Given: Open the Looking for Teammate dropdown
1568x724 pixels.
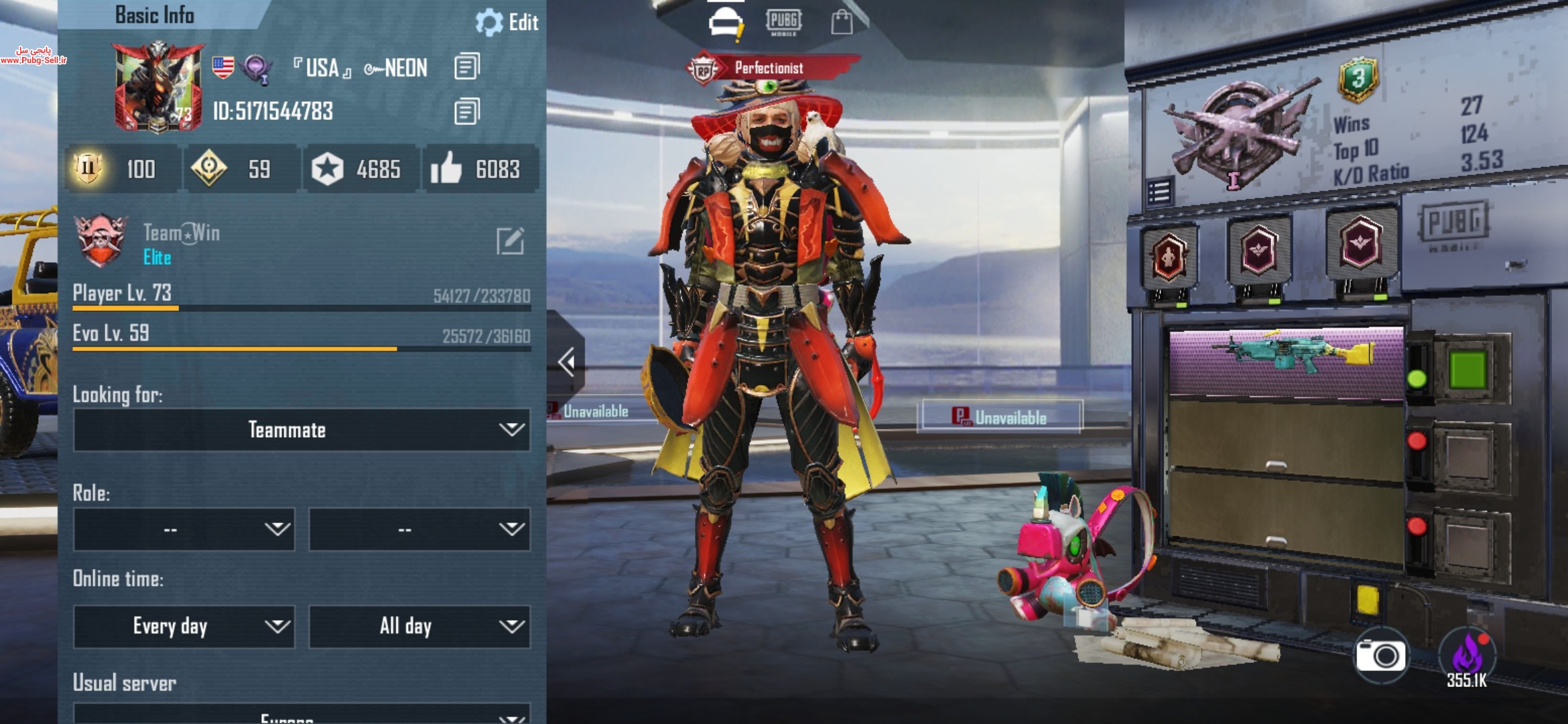Looking at the screenshot, I should tap(302, 430).
